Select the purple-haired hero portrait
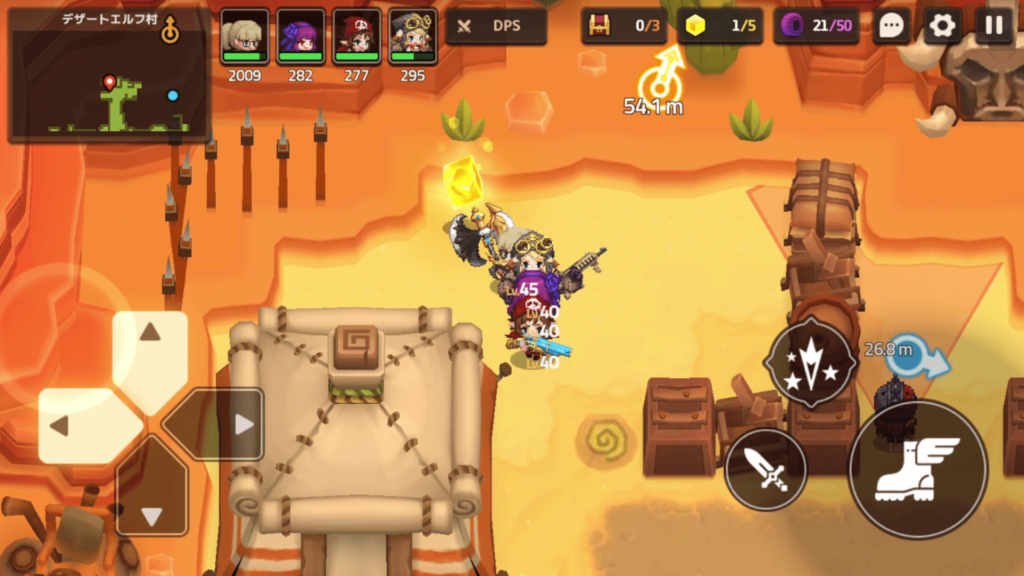1024x576 pixels. (x=300, y=37)
